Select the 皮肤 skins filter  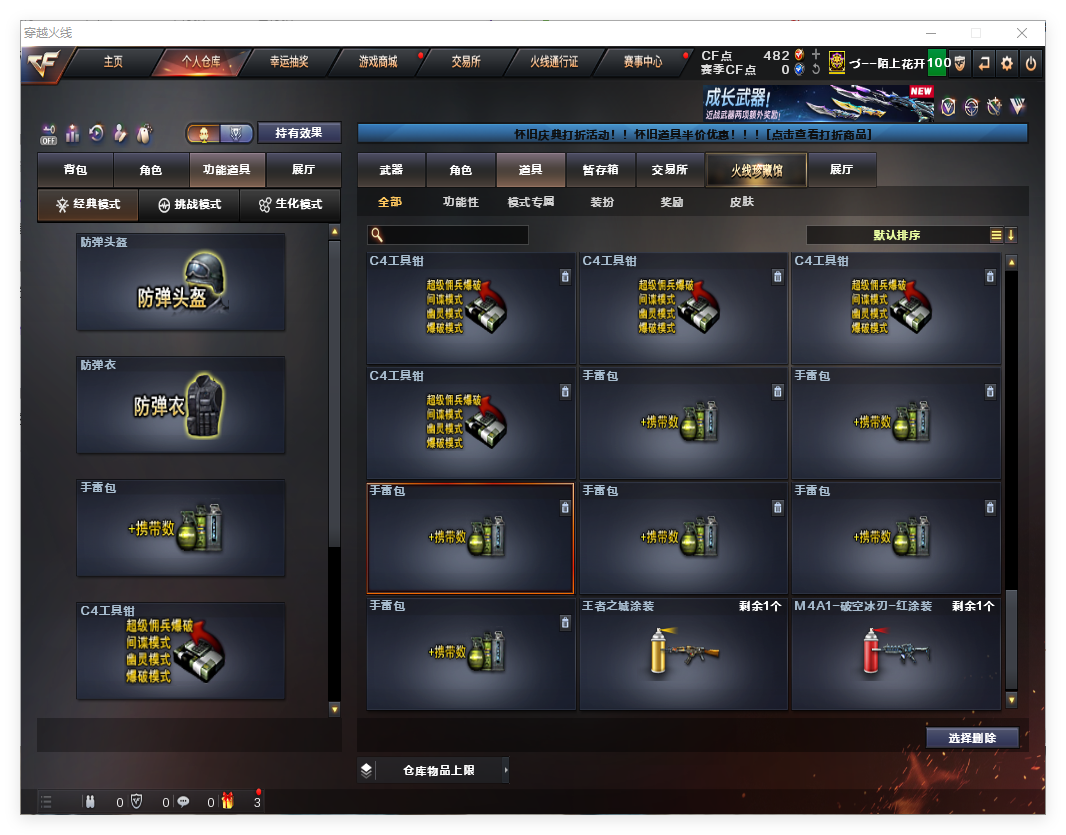[742, 202]
